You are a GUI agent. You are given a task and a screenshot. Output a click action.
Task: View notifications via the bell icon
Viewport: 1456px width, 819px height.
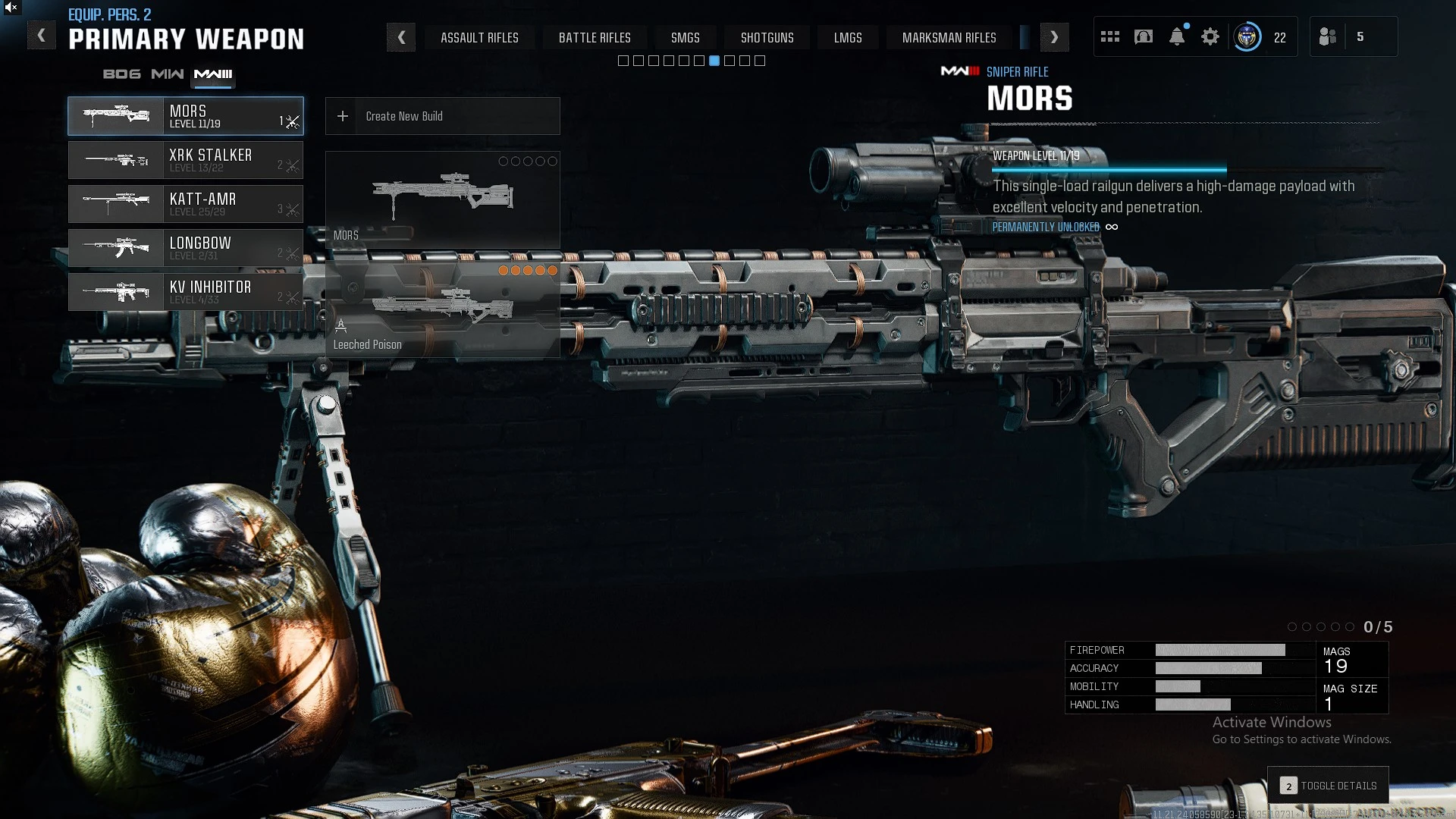tap(1177, 37)
